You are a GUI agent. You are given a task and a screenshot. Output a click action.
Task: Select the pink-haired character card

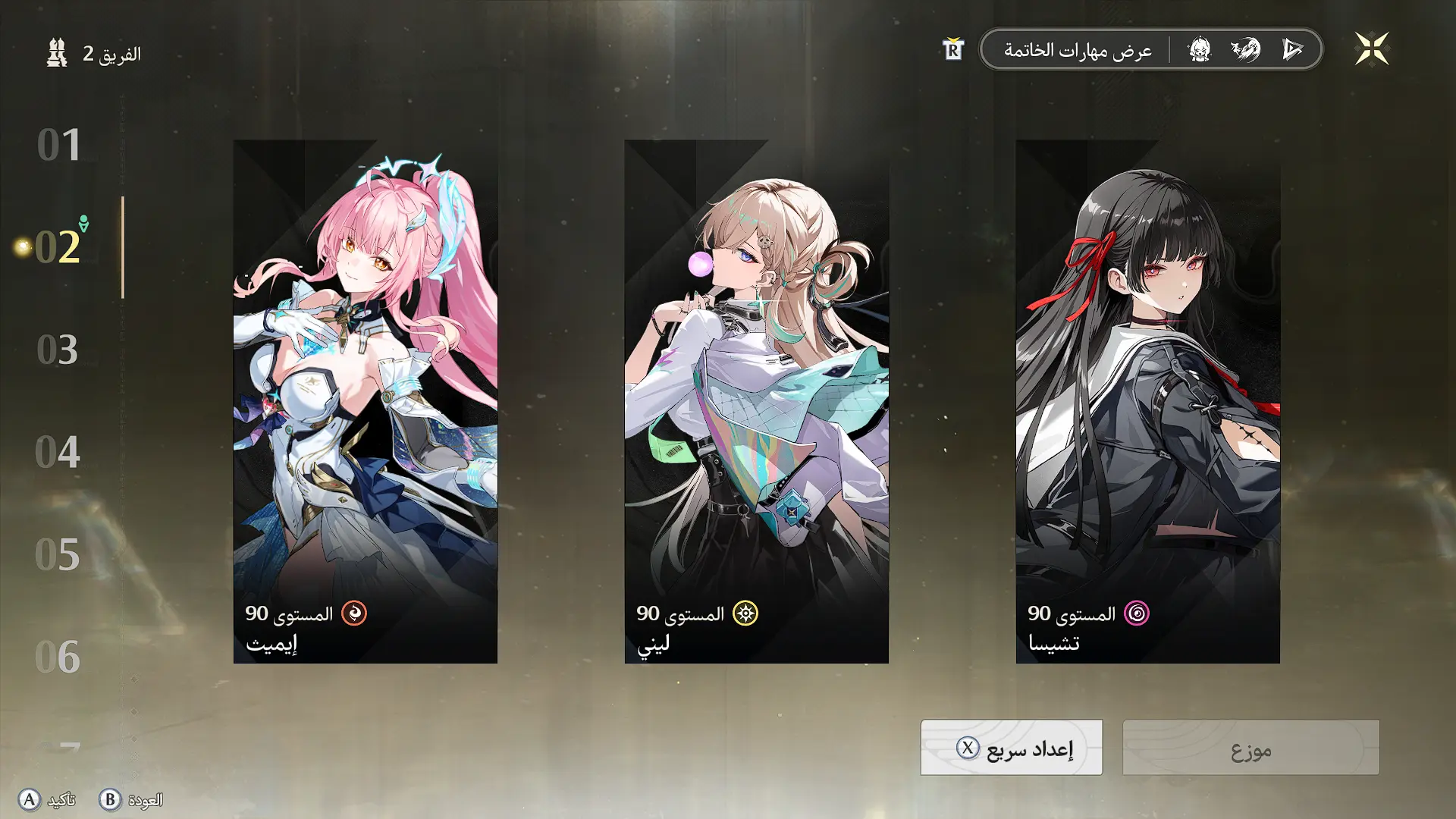(365, 401)
